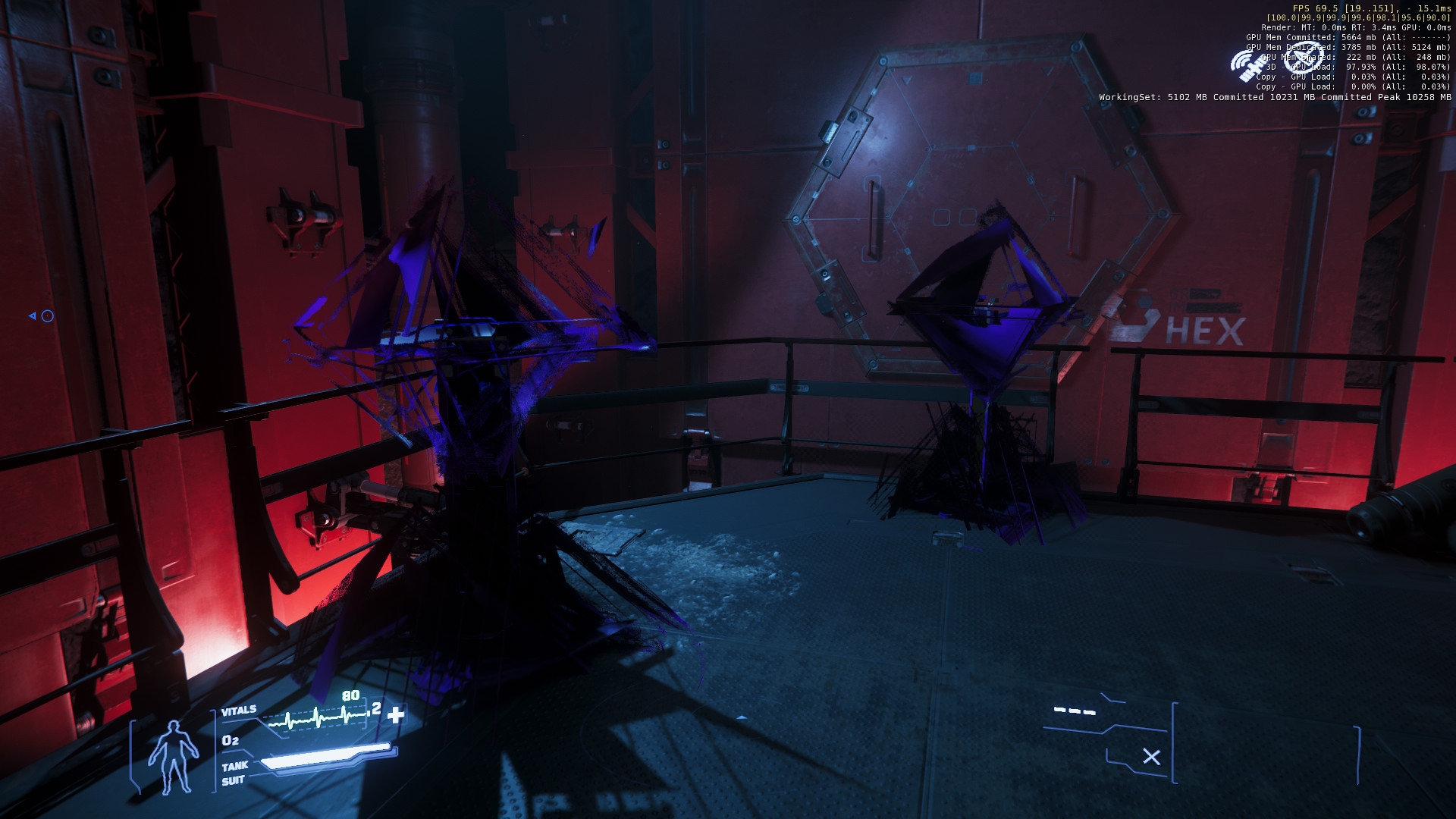Click the body silhouette status icon
This screenshot has width=1456, height=819.
[x=173, y=755]
